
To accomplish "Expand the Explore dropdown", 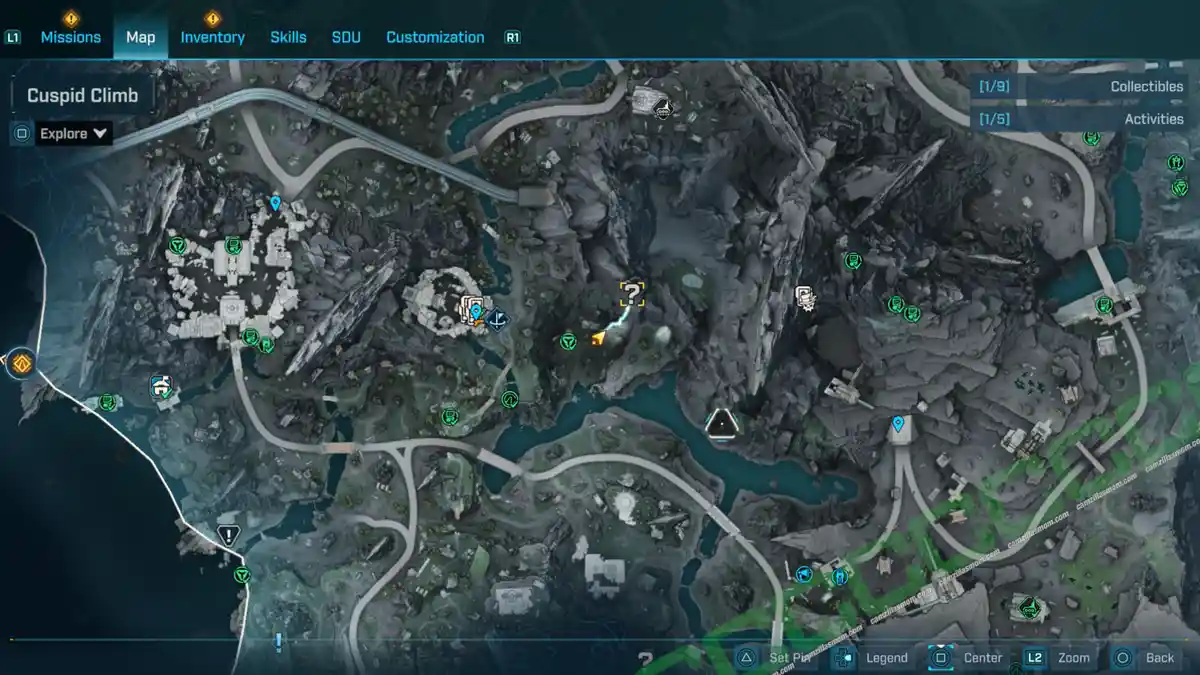I will (74, 133).
